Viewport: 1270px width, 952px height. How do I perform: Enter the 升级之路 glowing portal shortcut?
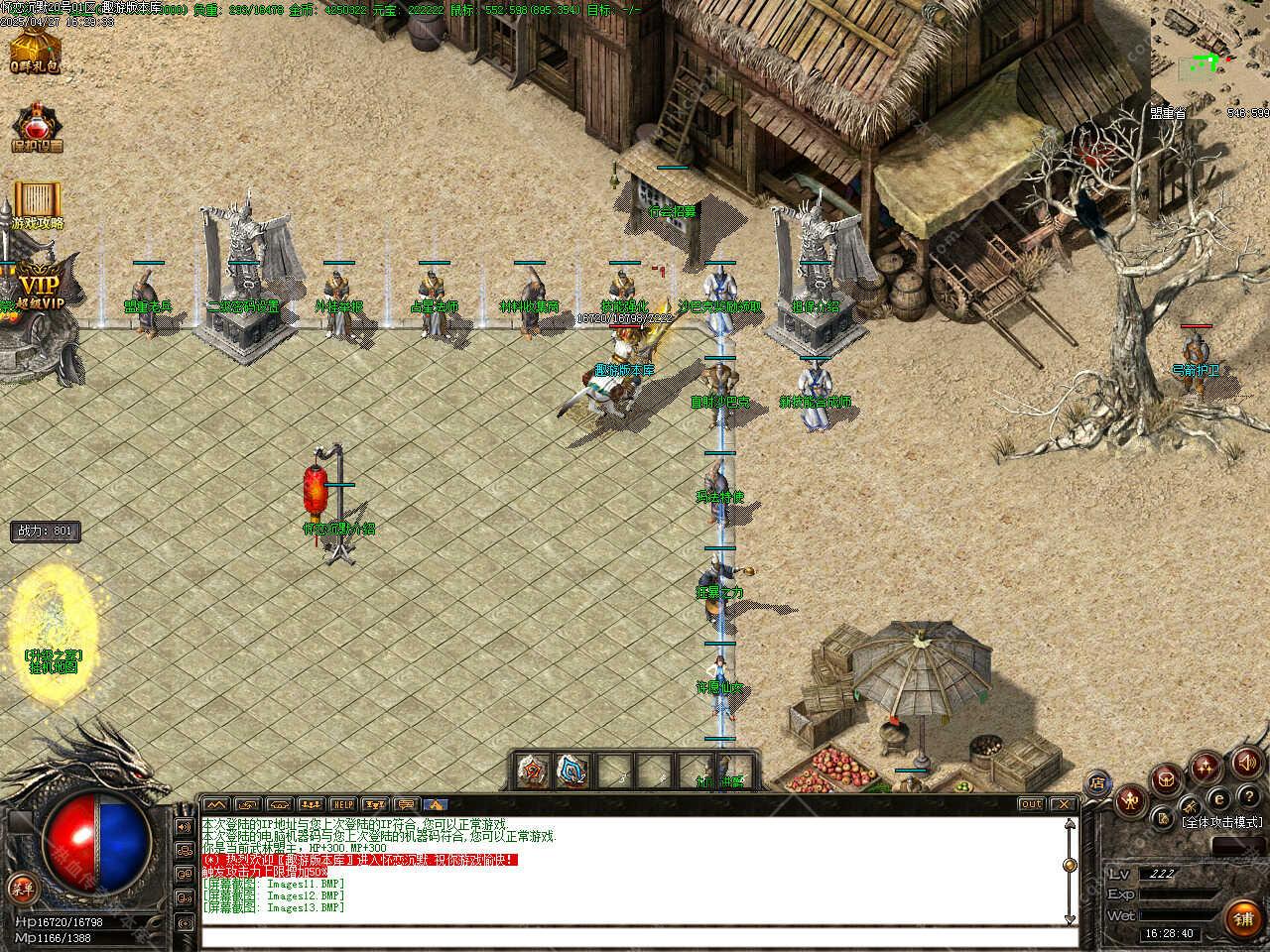pyautogui.click(x=53, y=620)
